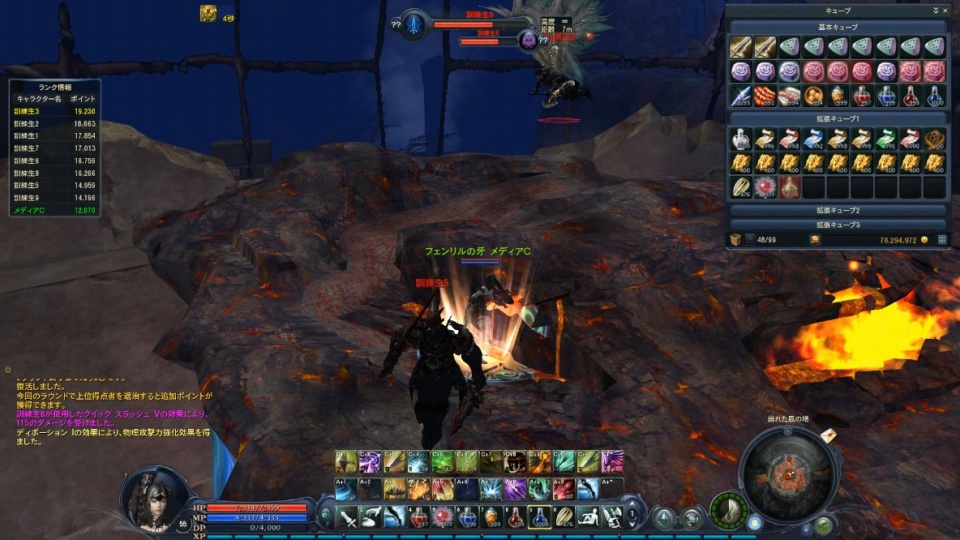Select the seed item in the cube's last row
Viewport: 960px width, 540px height.
point(740,187)
